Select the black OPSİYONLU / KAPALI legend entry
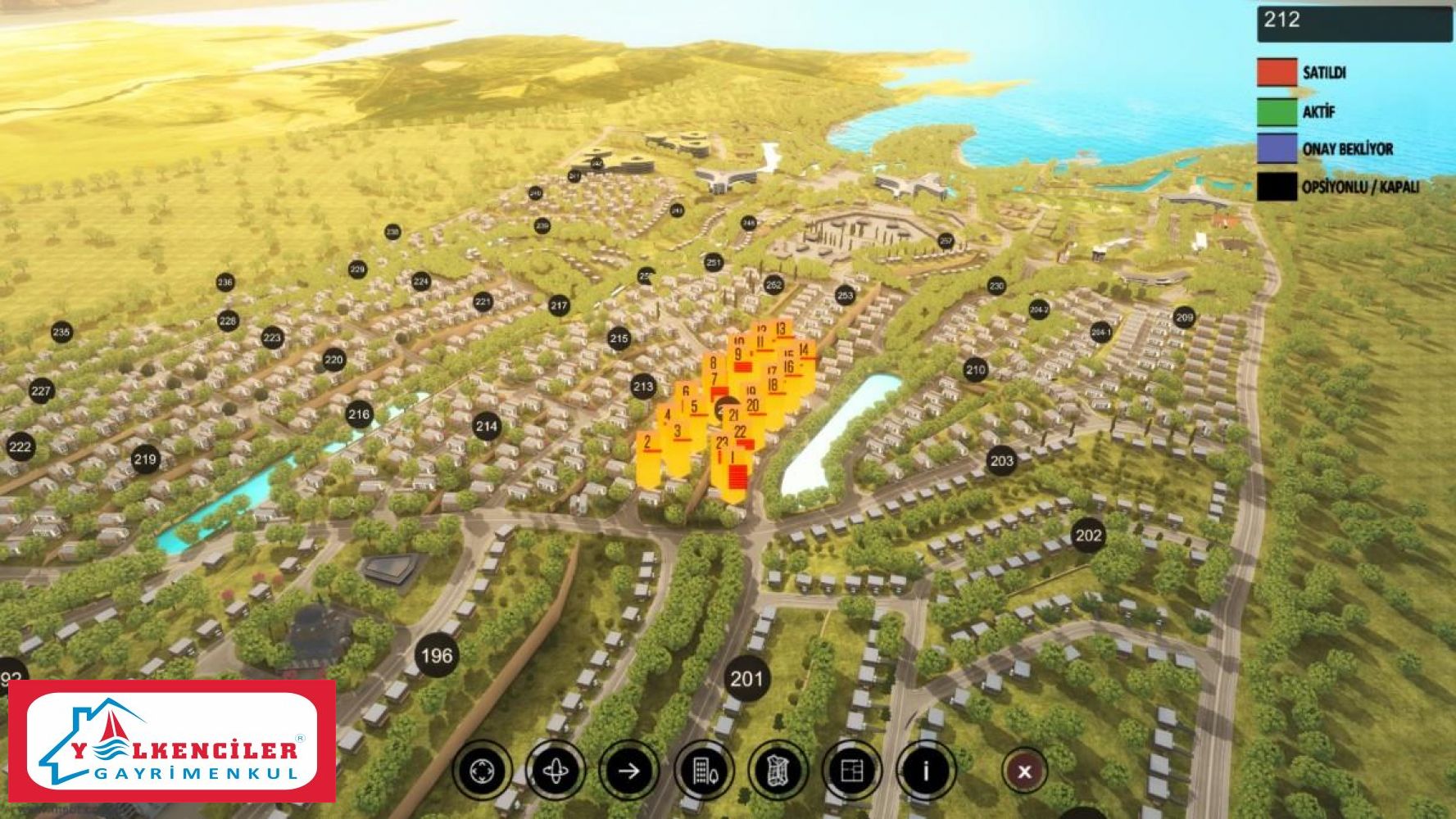The width and height of the screenshot is (1456, 819). click(x=1277, y=187)
